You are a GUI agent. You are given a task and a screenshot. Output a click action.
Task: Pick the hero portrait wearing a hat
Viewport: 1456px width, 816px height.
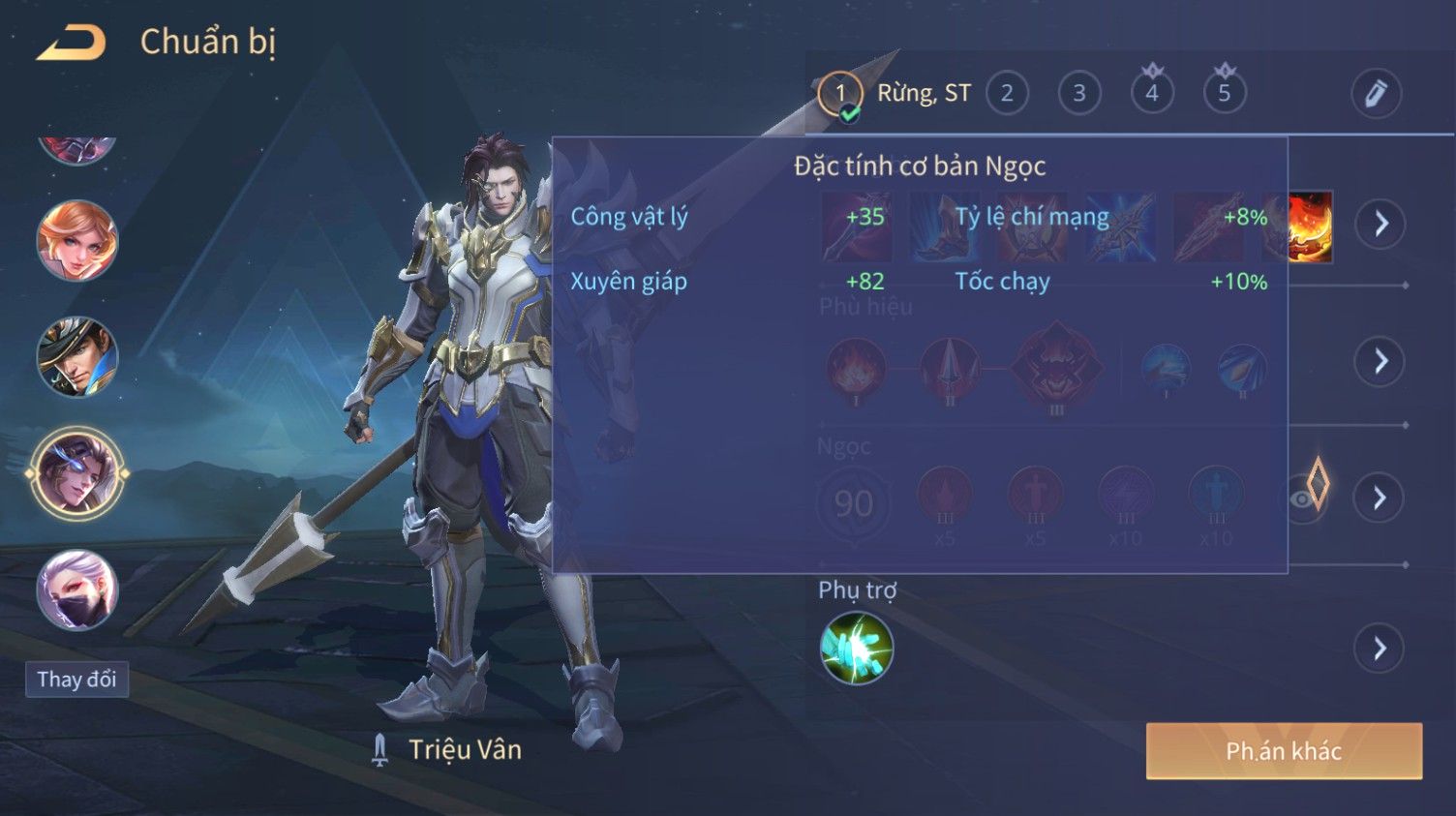pos(77,357)
